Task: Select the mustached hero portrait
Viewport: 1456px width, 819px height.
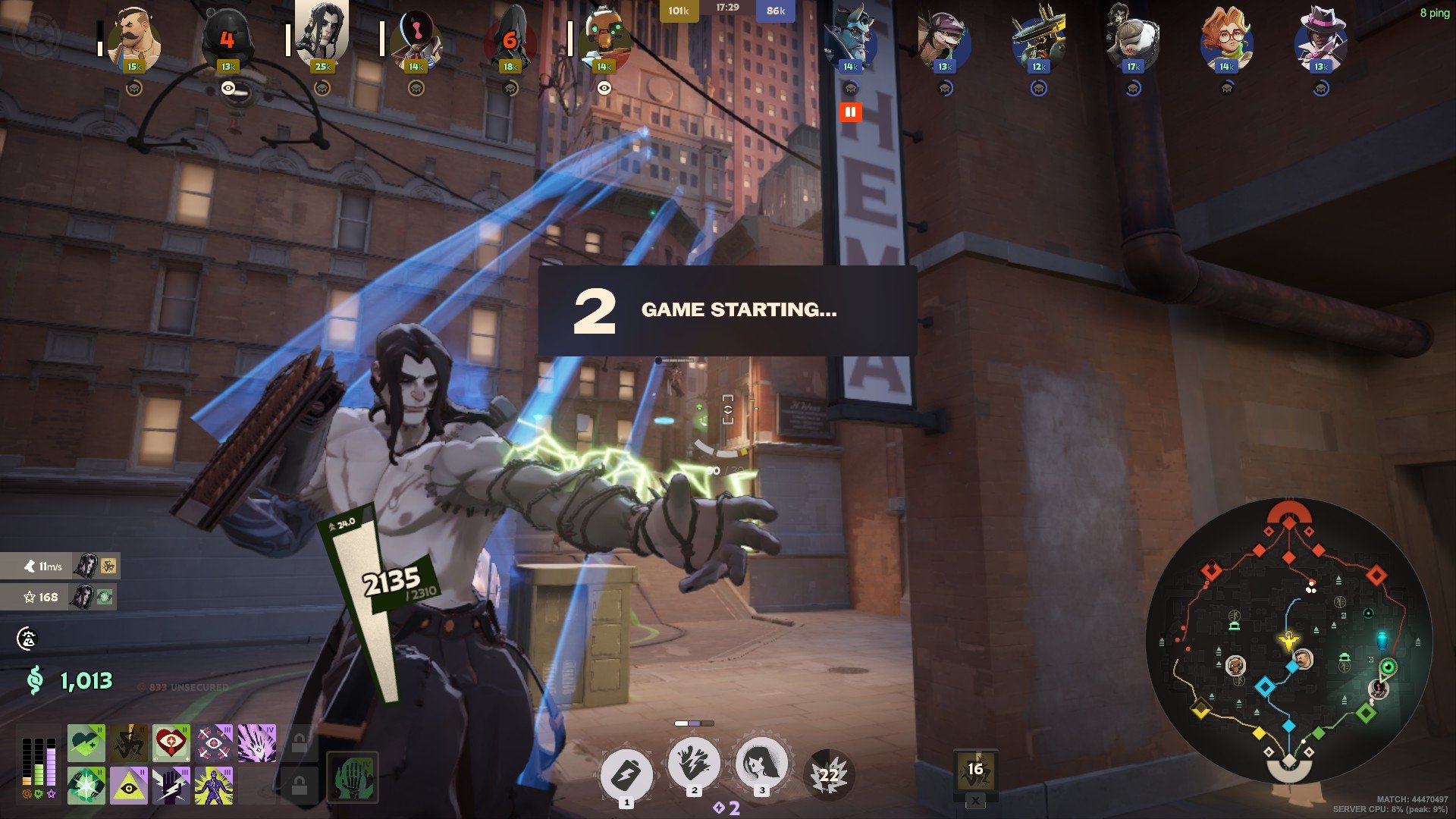Action: tap(134, 39)
